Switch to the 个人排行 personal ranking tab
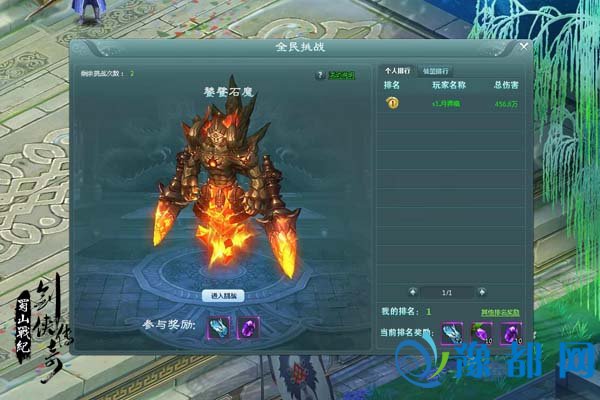 point(397,72)
